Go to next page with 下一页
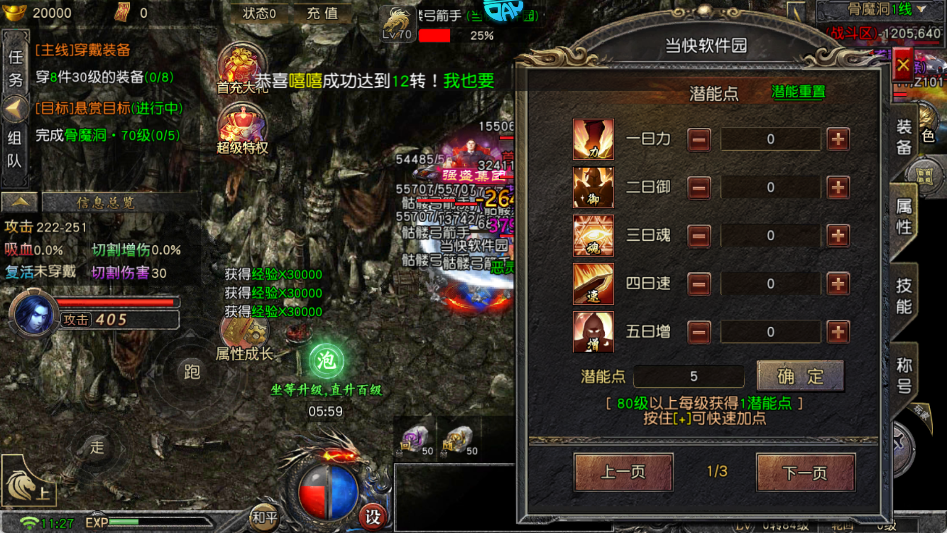Viewport: 947px width, 533px height. point(805,472)
